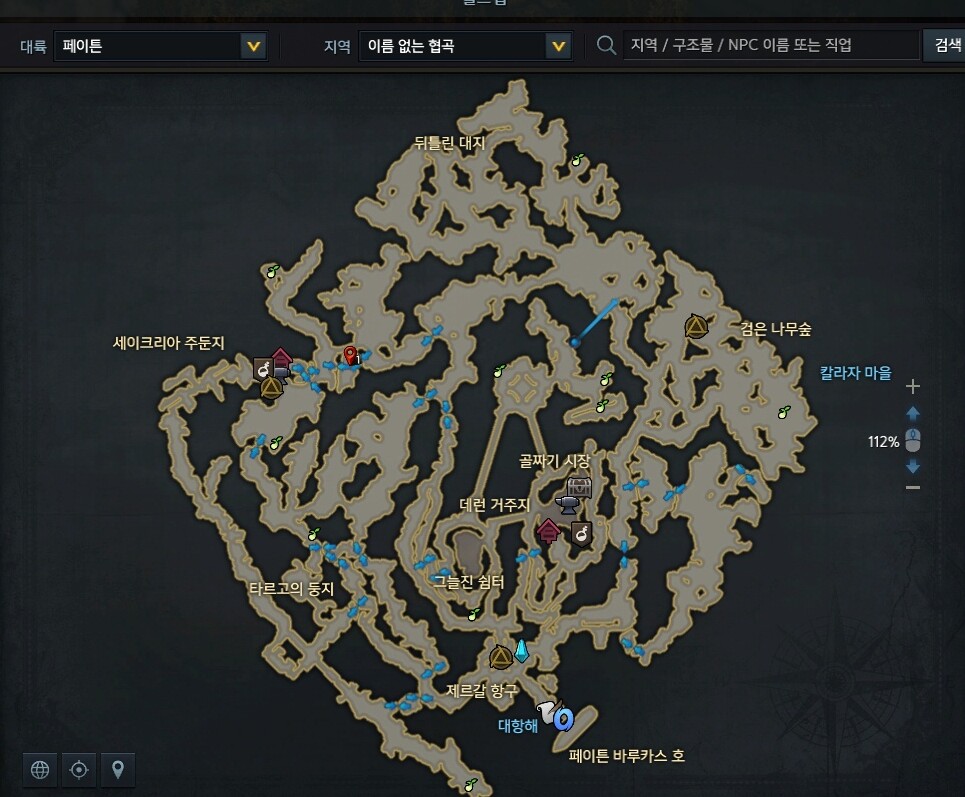
Task: Zoom in with the plus button
Action: [x=912, y=387]
